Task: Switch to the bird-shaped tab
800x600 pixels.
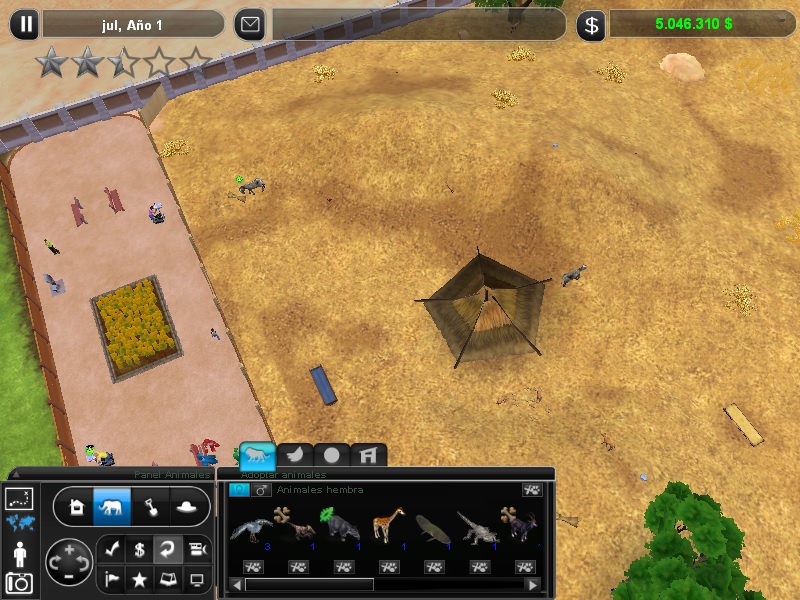Action: pos(296,455)
